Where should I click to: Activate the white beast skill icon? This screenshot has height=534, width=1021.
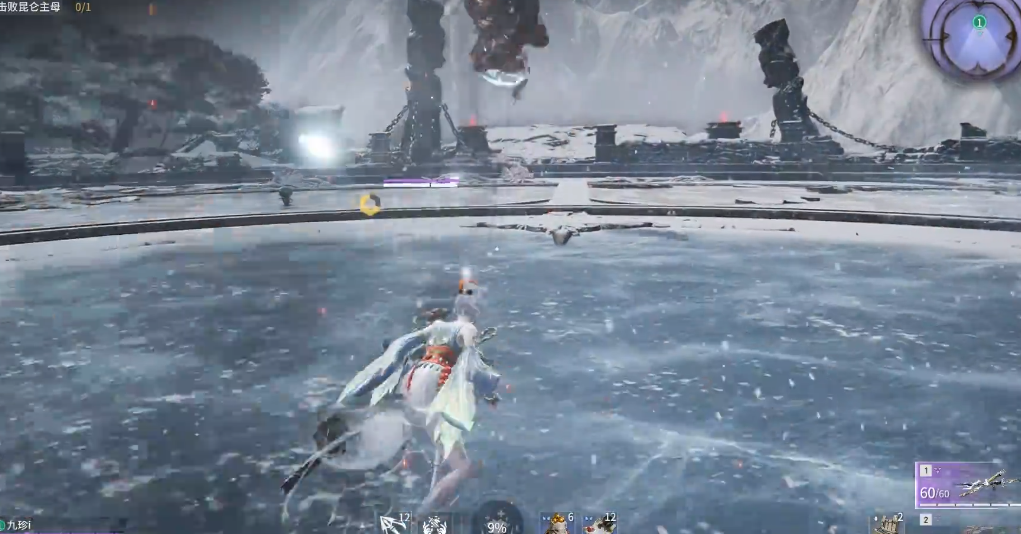tap(435, 524)
